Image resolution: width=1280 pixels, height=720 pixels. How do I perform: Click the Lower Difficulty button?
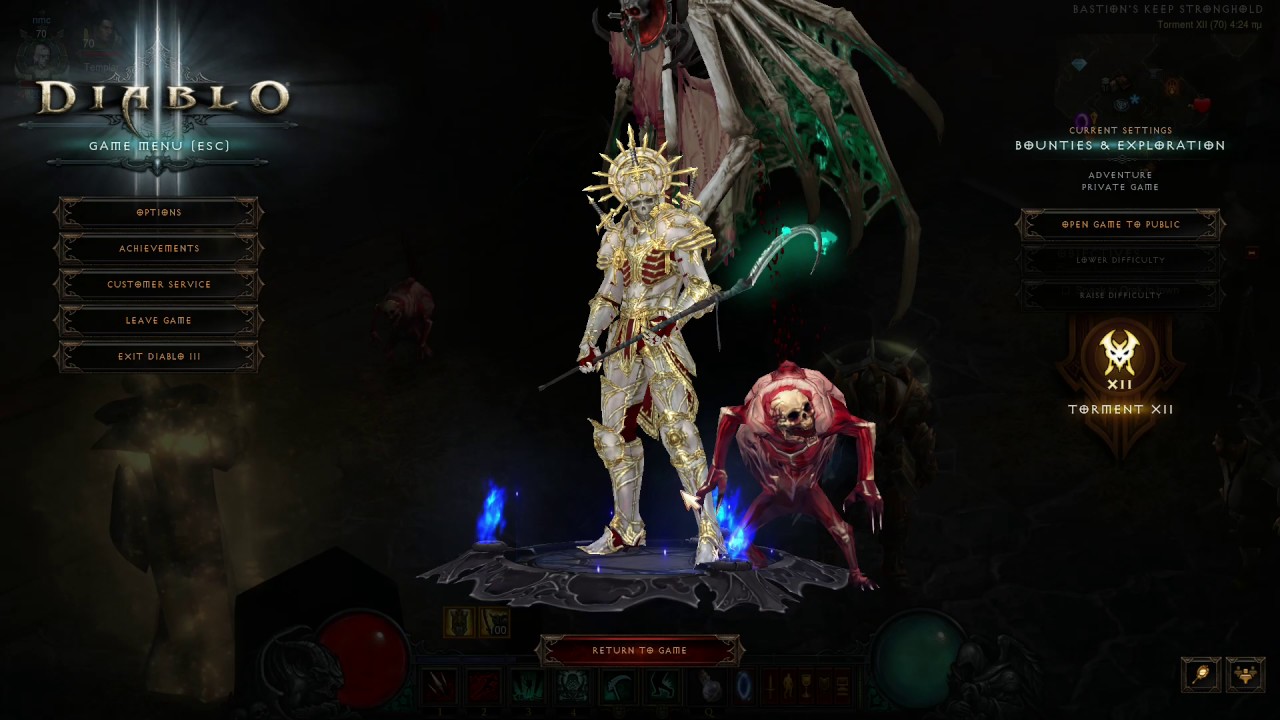[x=1120, y=260]
